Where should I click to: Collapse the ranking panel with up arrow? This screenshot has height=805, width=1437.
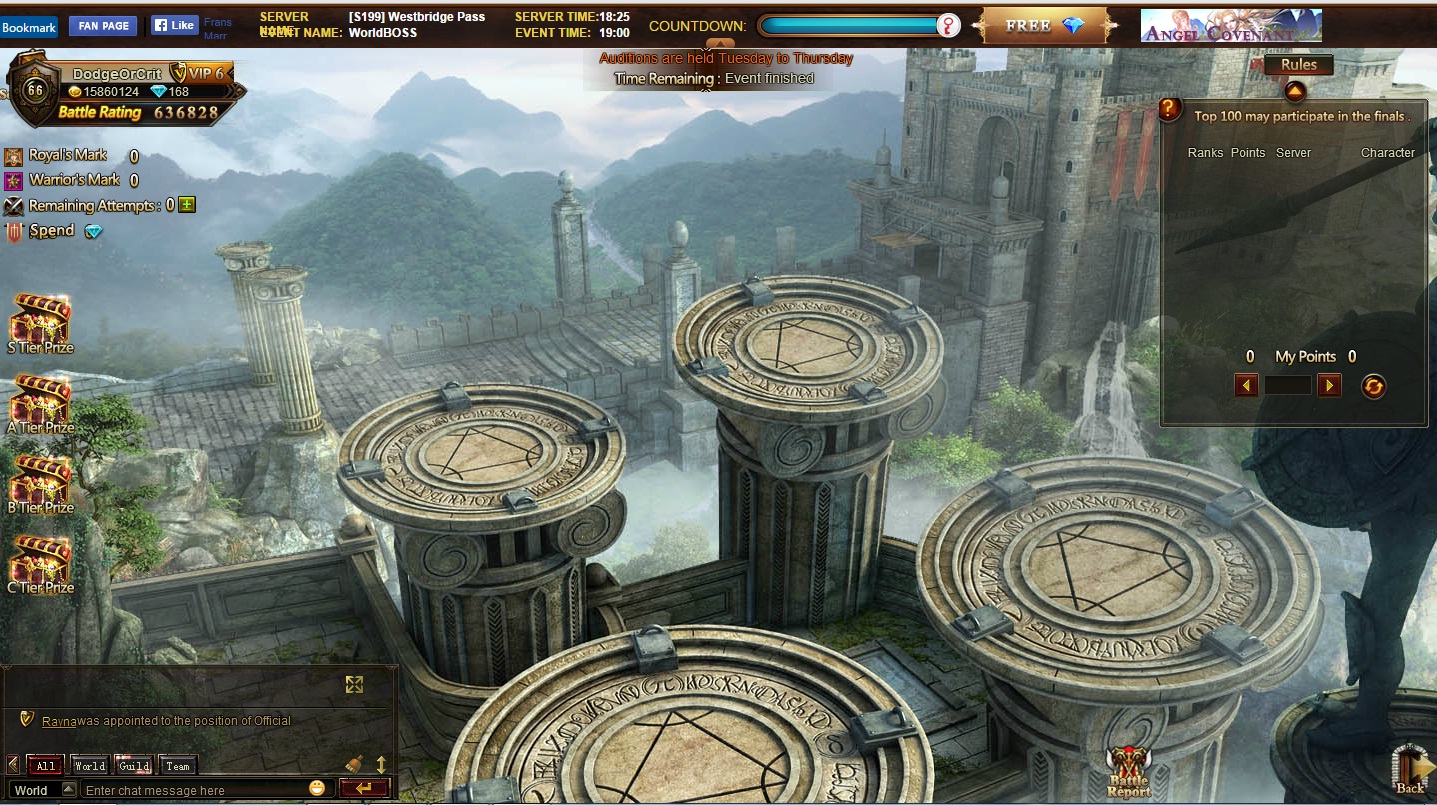pyautogui.click(x=1295, y=92)
